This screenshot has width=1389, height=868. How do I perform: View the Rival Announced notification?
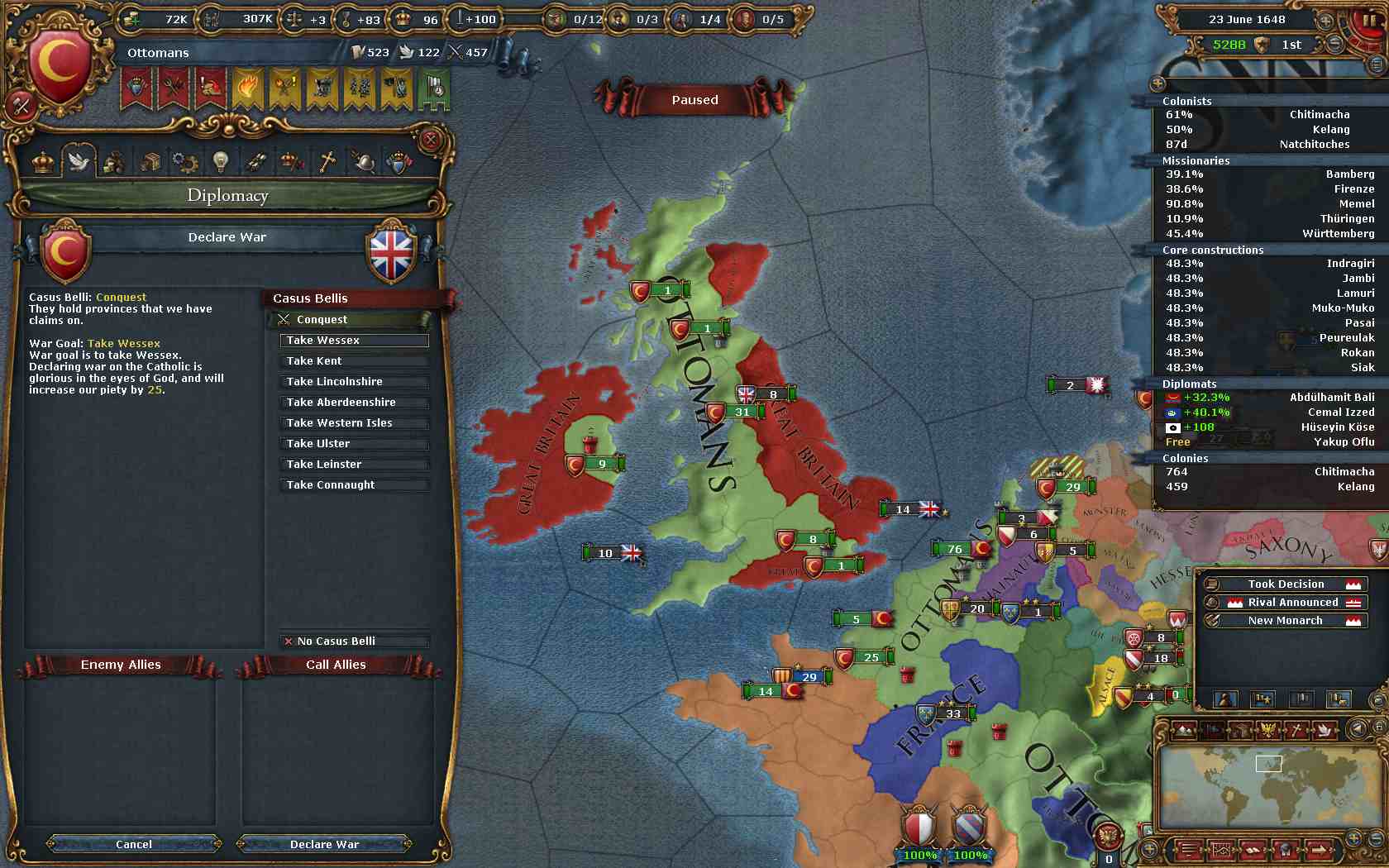point(1285,603)
